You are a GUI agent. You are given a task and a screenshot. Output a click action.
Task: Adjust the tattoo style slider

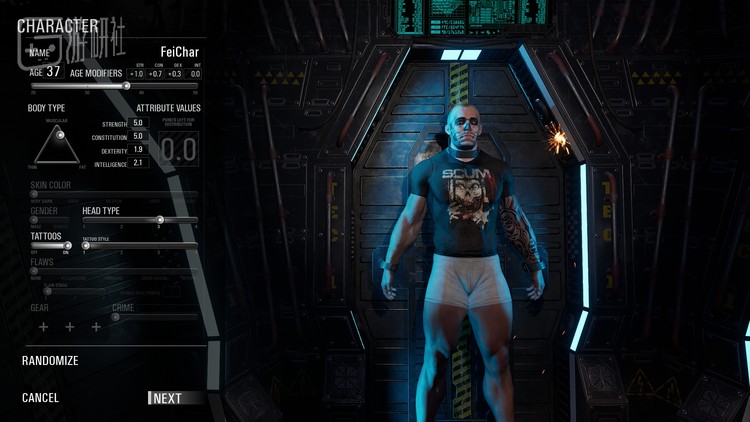click(86, 245)
